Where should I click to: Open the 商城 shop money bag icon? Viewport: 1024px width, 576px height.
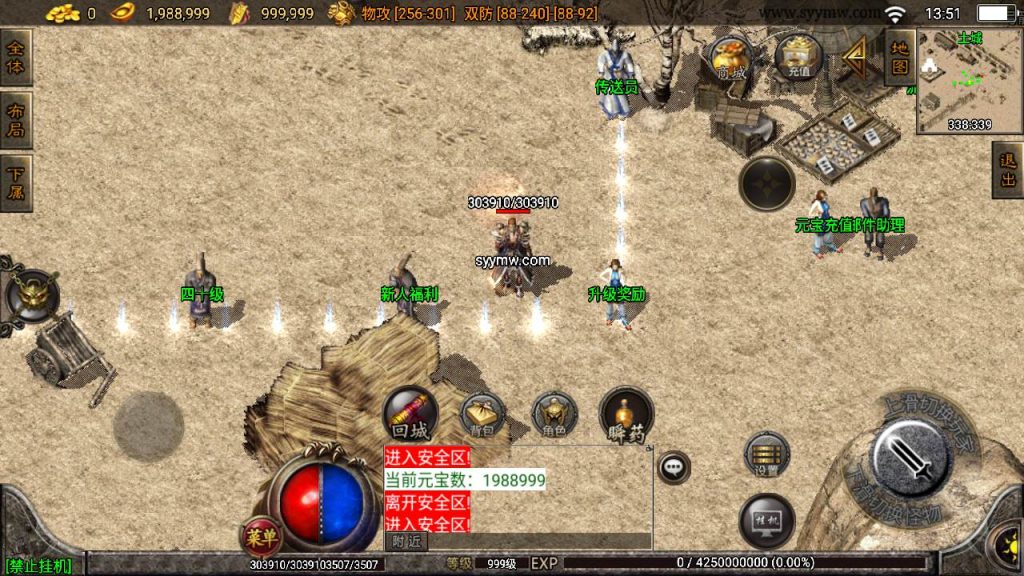[729, 58]
